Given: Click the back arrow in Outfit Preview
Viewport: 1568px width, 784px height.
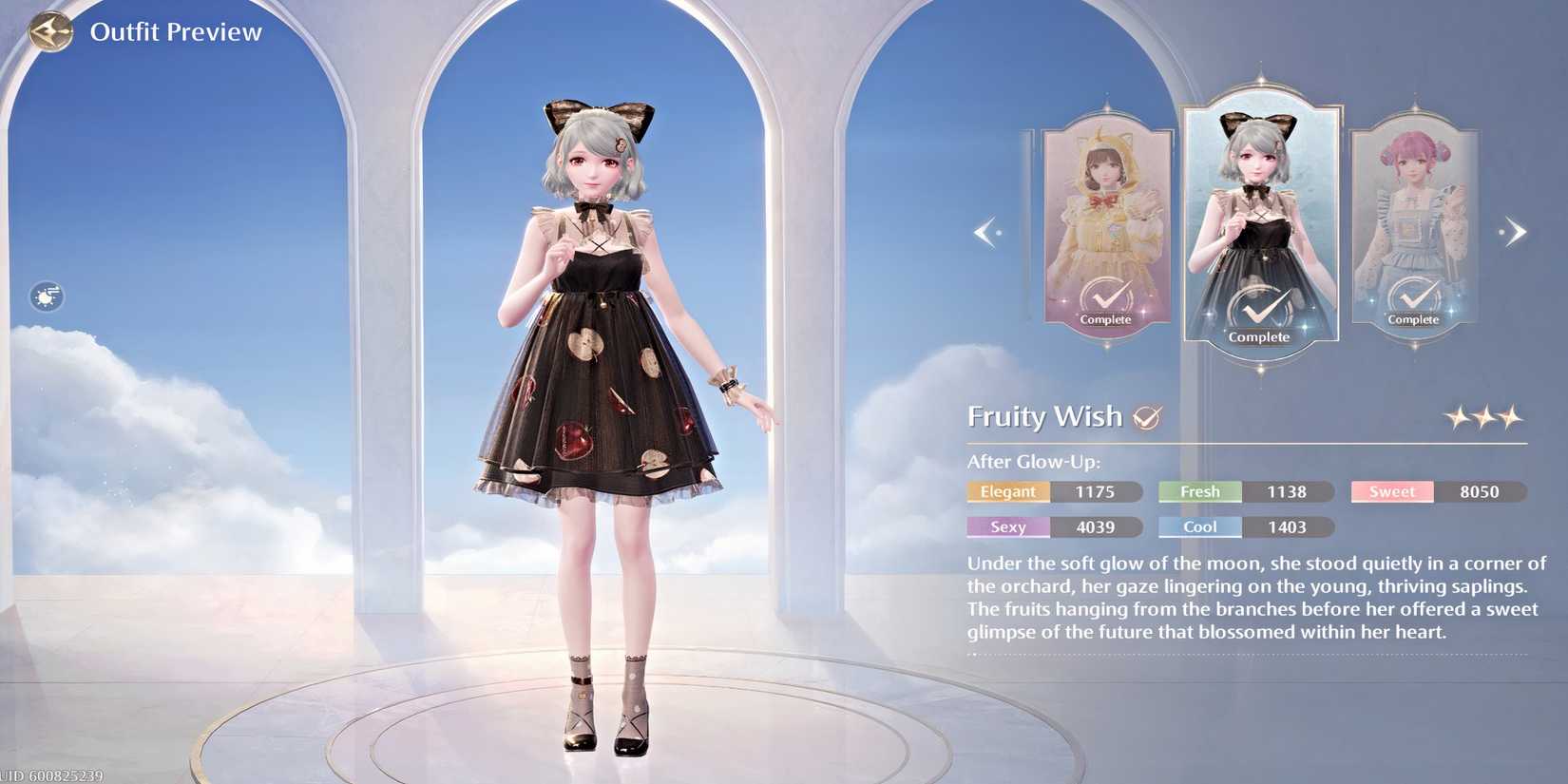Looking at the screenshot, I should tap(50, 30).
